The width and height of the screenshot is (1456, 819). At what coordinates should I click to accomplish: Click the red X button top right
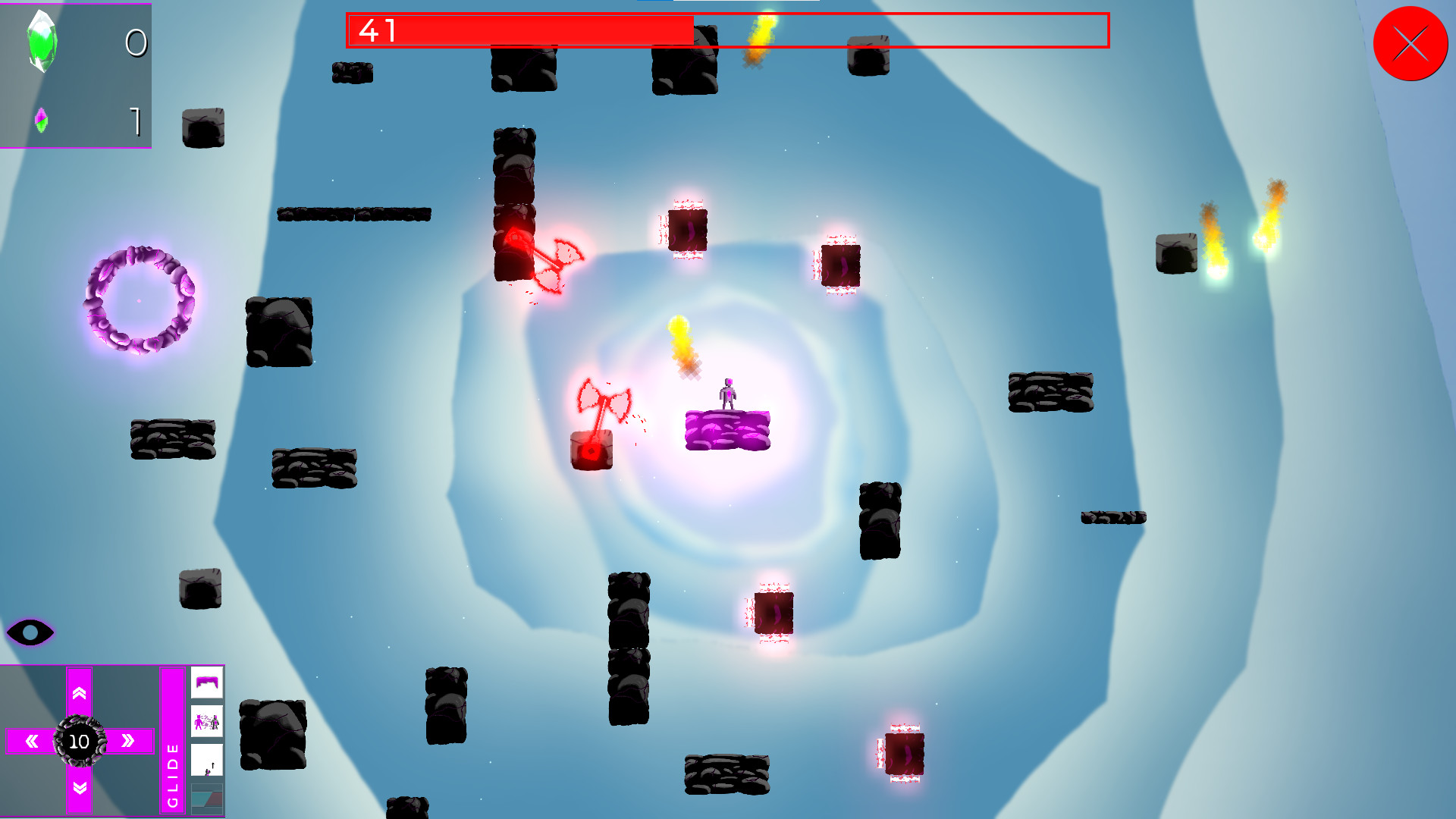tap(1410, 44)
